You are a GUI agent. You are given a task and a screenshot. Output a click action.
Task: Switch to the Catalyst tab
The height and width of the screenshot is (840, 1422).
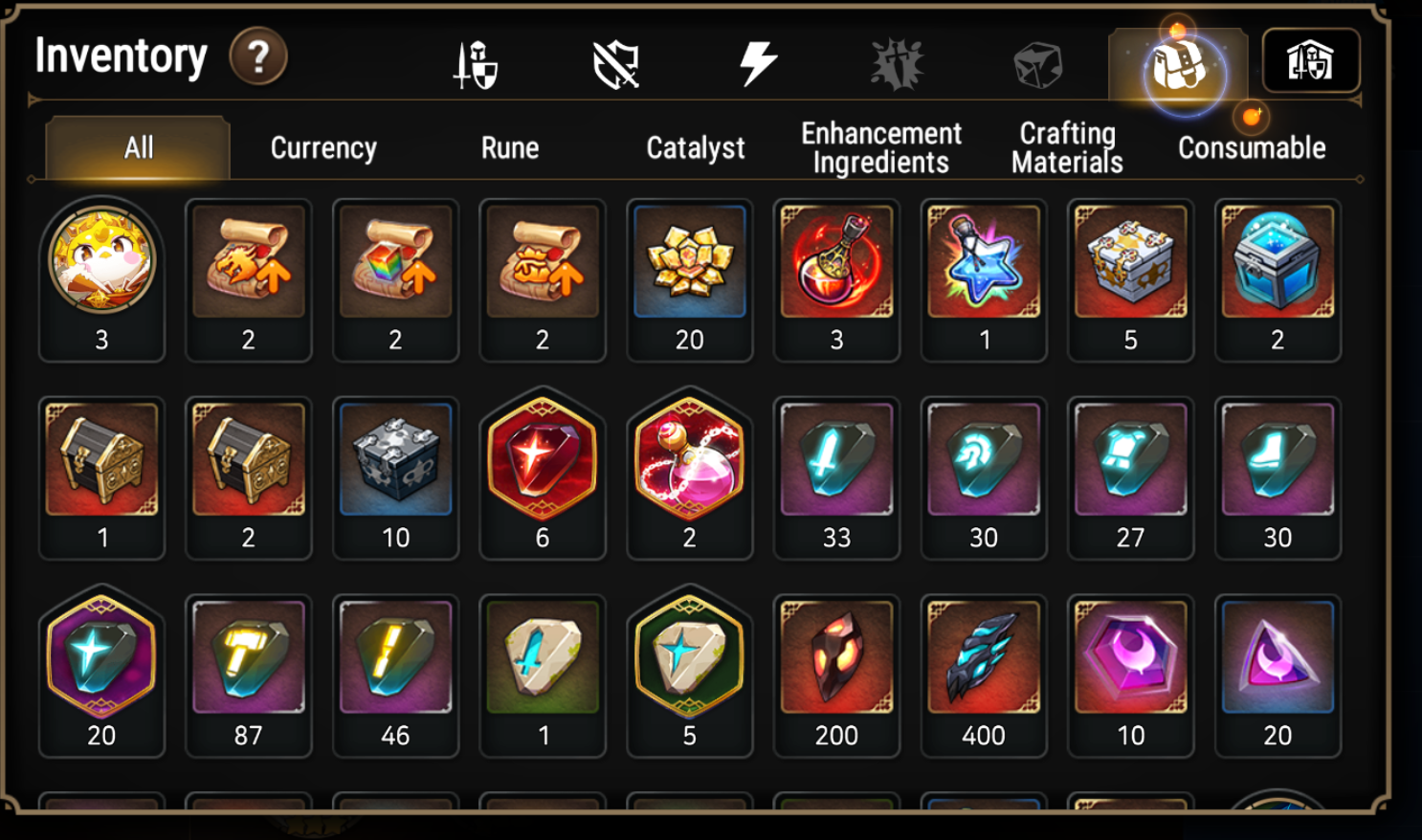(696, 147)
